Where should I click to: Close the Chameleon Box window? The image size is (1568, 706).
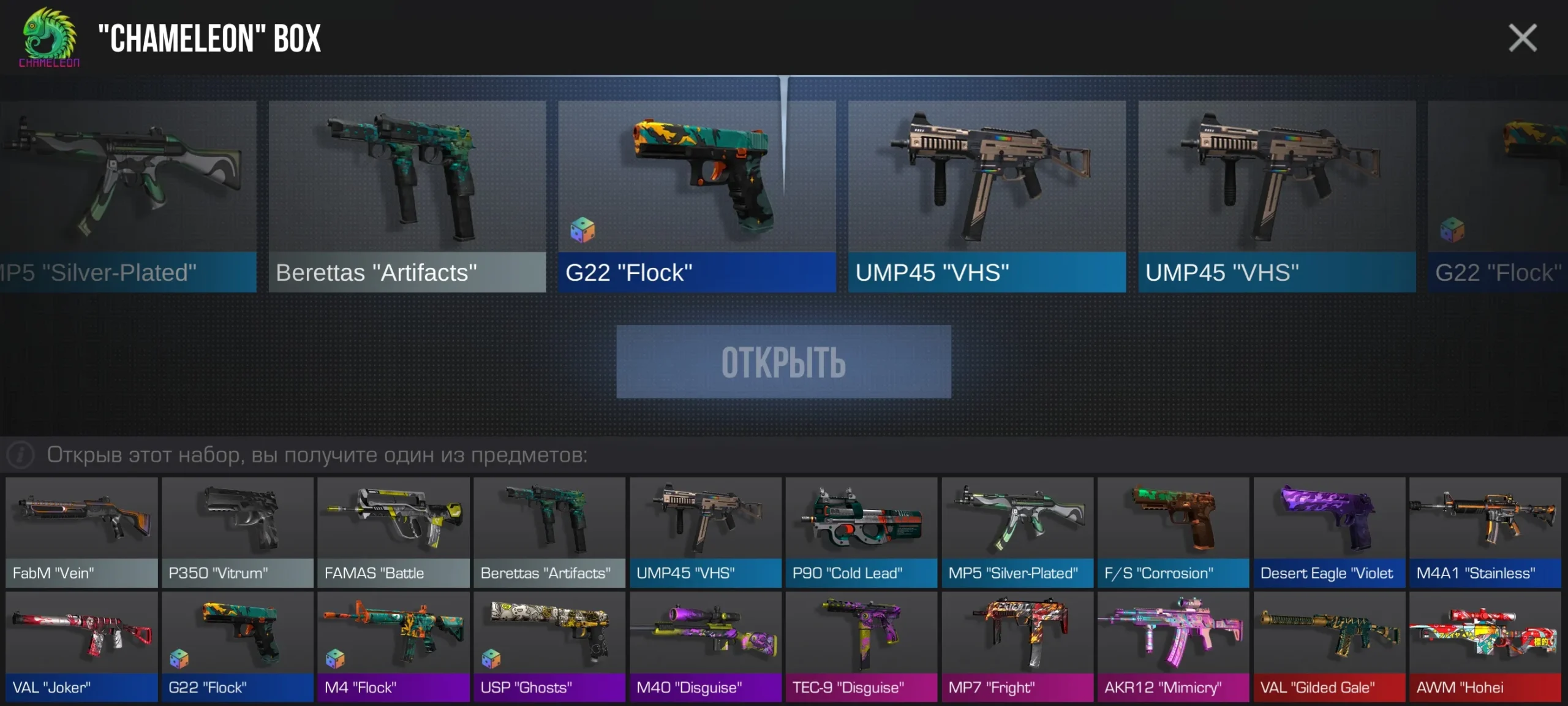click(1522, 38)
